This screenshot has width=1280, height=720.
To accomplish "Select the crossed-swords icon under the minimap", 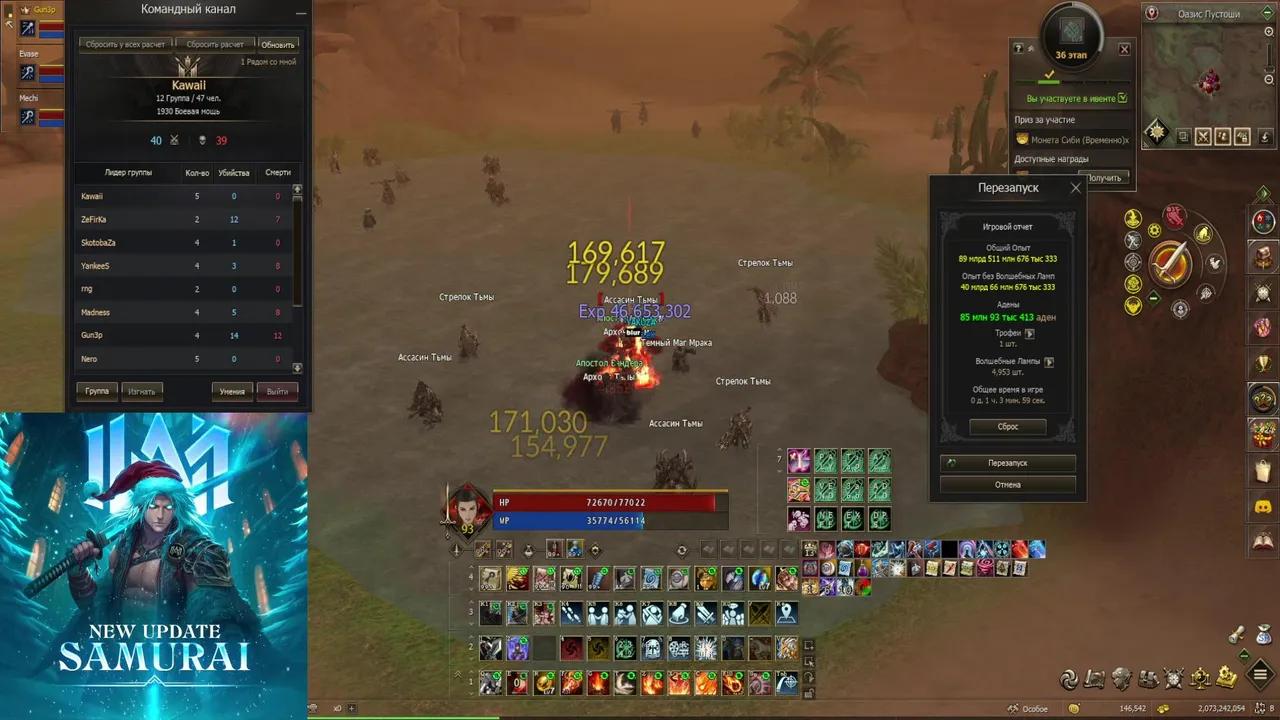I will (1202, 135).
